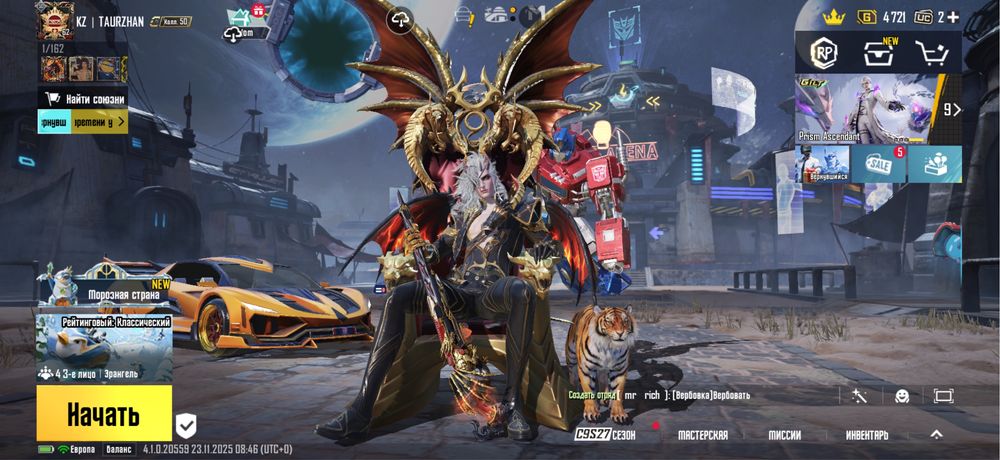This screenshot has width=1000, height=460.
Task: Add UC with the plus button
Action: (953, 17)
